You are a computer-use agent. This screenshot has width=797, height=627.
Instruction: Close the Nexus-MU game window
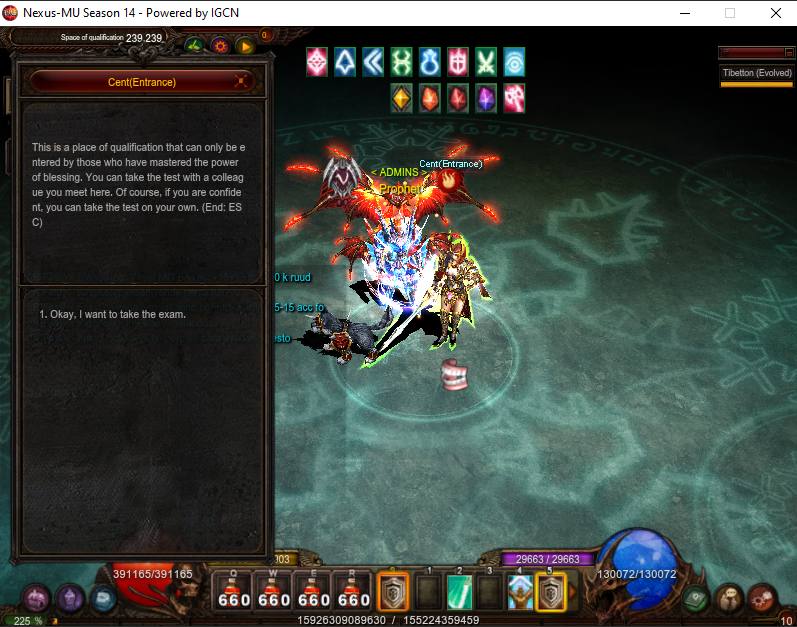click(775, 13)
